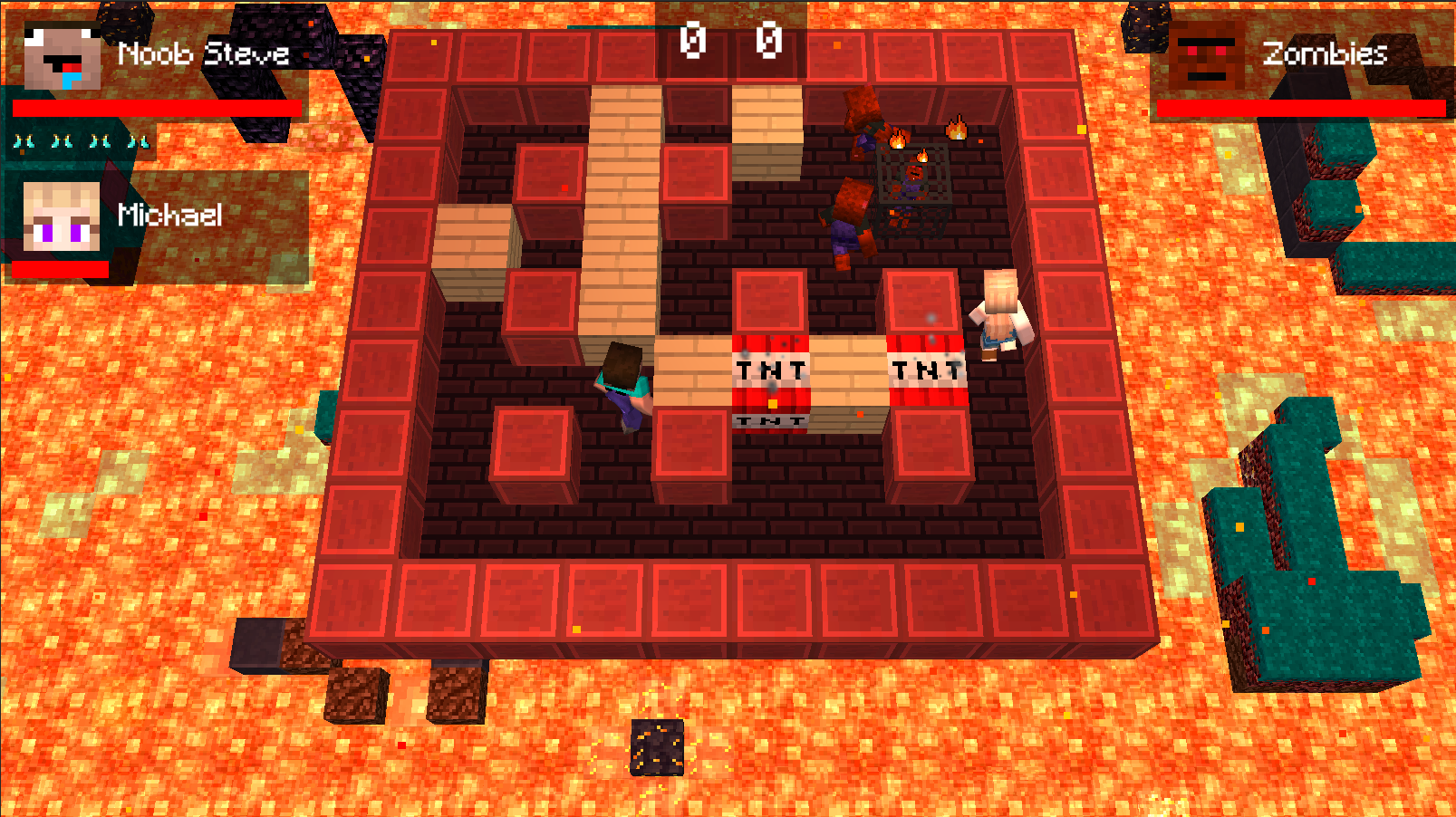Image resolution: width=1456 pixels, height=817 pixels.
Task: Click the left score counter showing 0
Action: [694, 40]
